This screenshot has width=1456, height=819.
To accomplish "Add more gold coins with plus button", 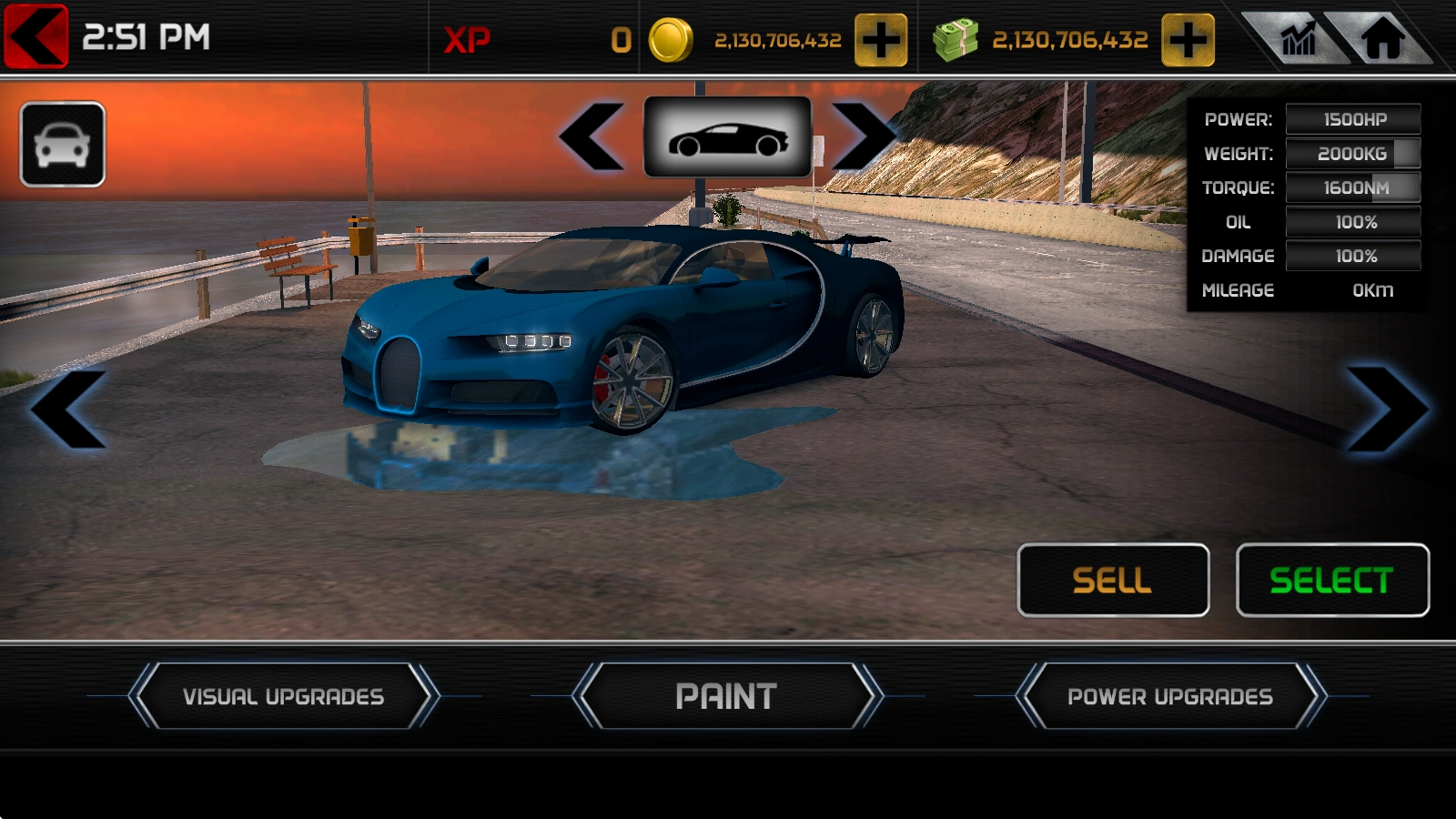I will coord(880,40).
